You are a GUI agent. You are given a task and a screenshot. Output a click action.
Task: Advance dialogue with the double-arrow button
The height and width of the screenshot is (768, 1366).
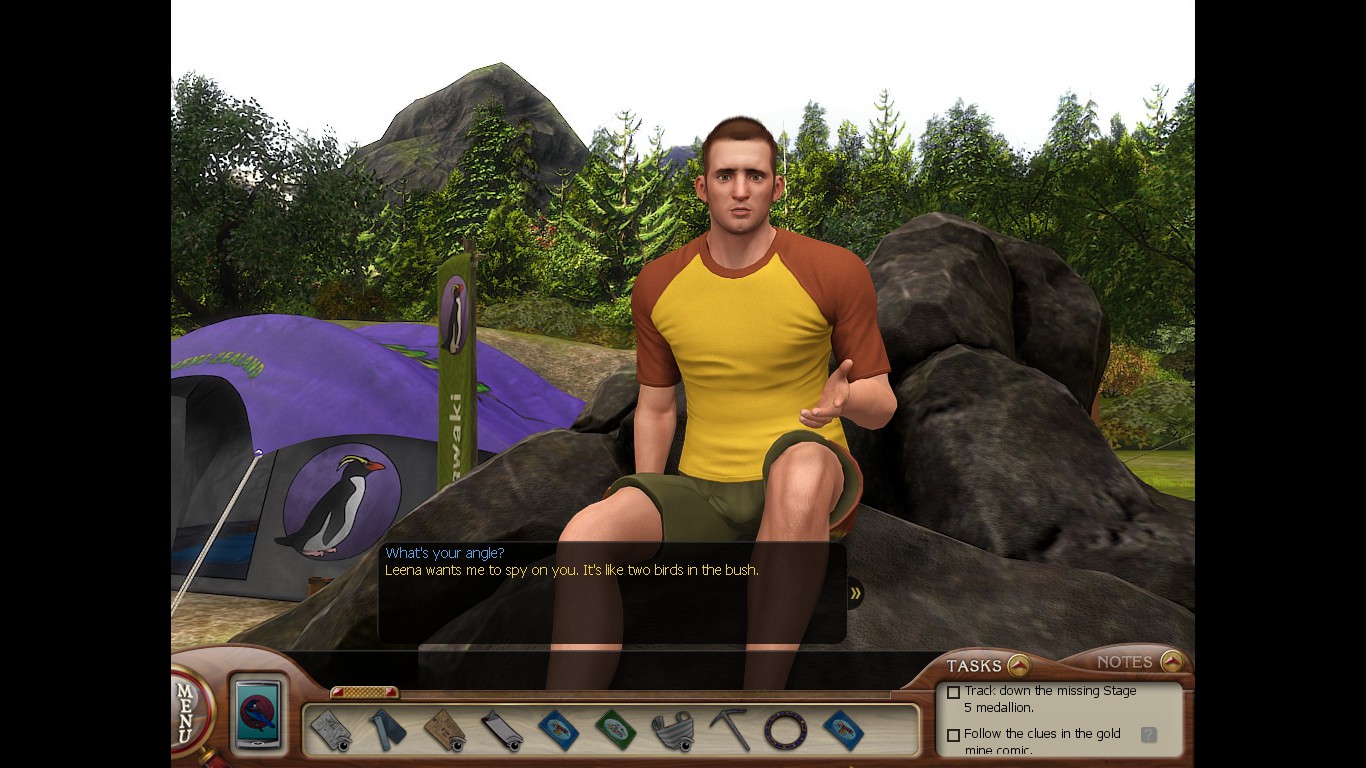[x=855, y=593]
